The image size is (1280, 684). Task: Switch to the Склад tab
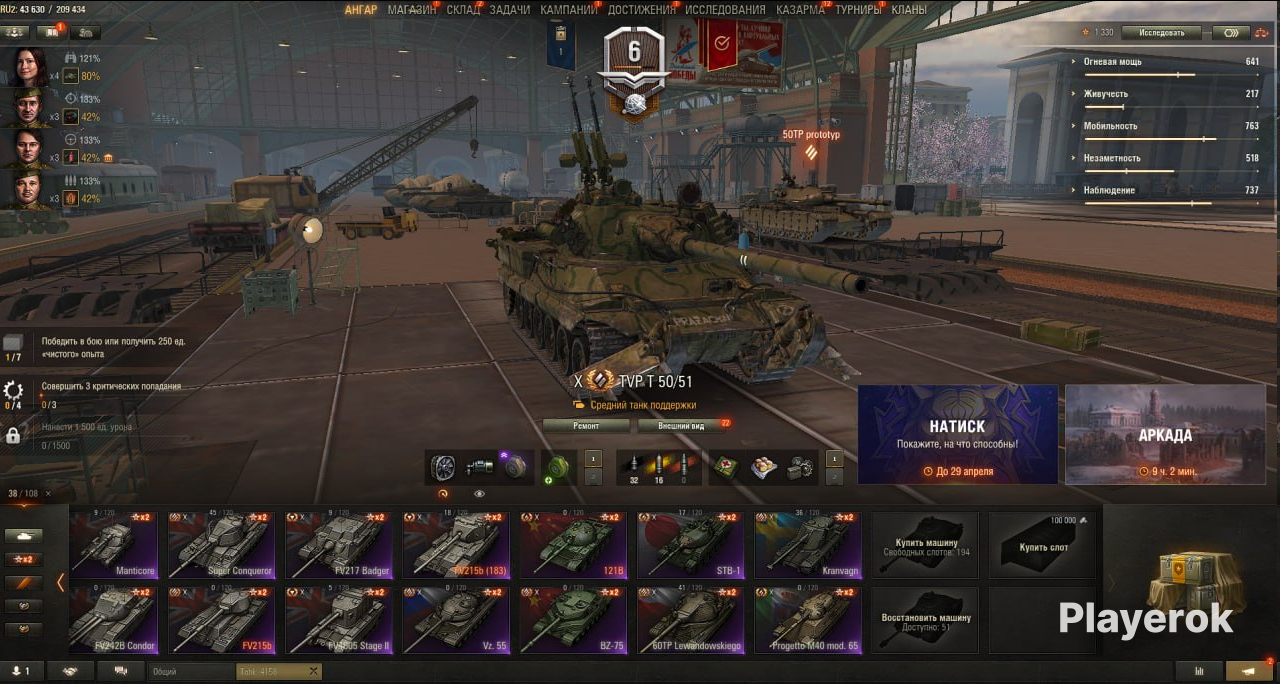pos(463,10)
